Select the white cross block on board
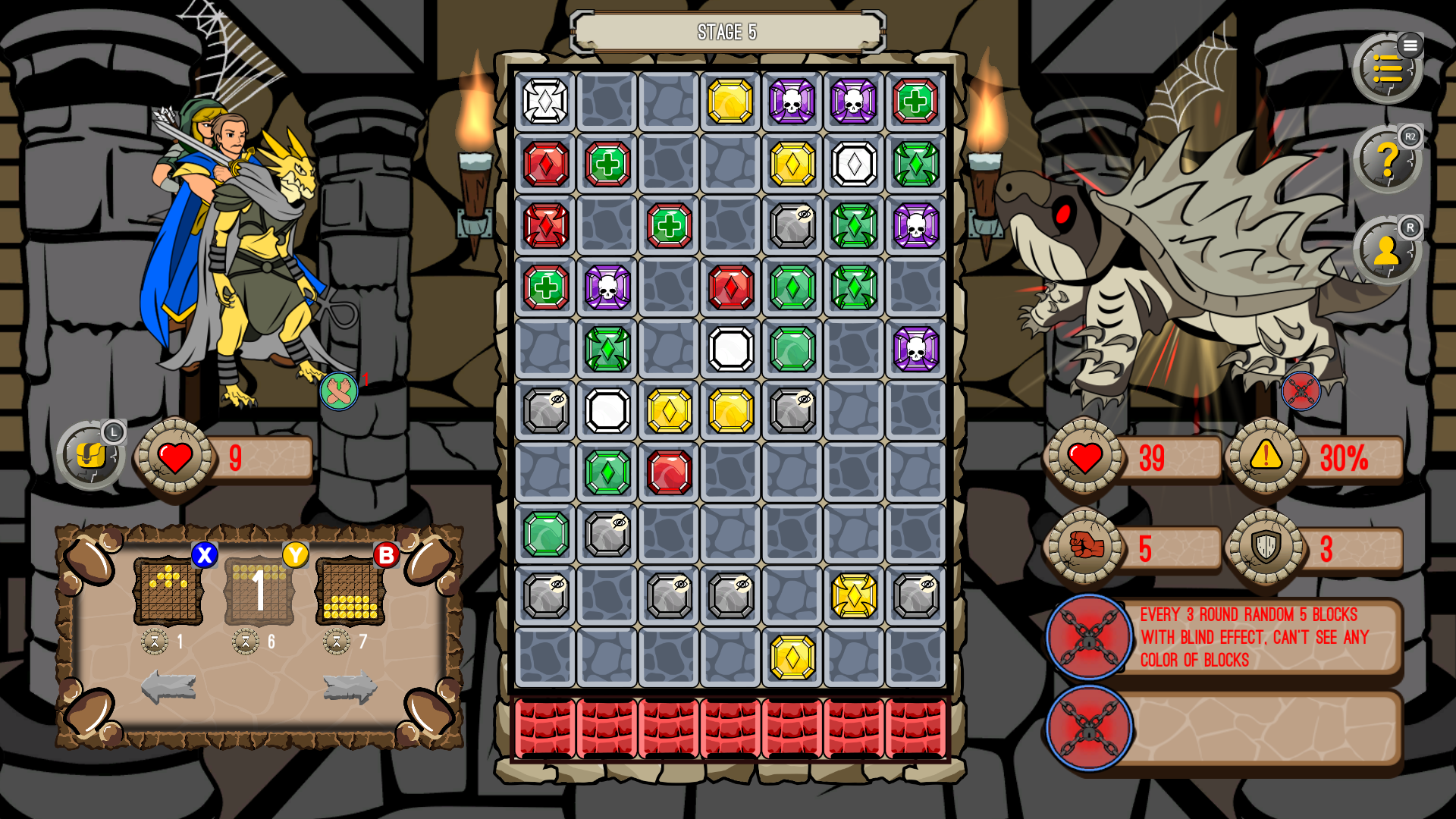 [545, 102]
